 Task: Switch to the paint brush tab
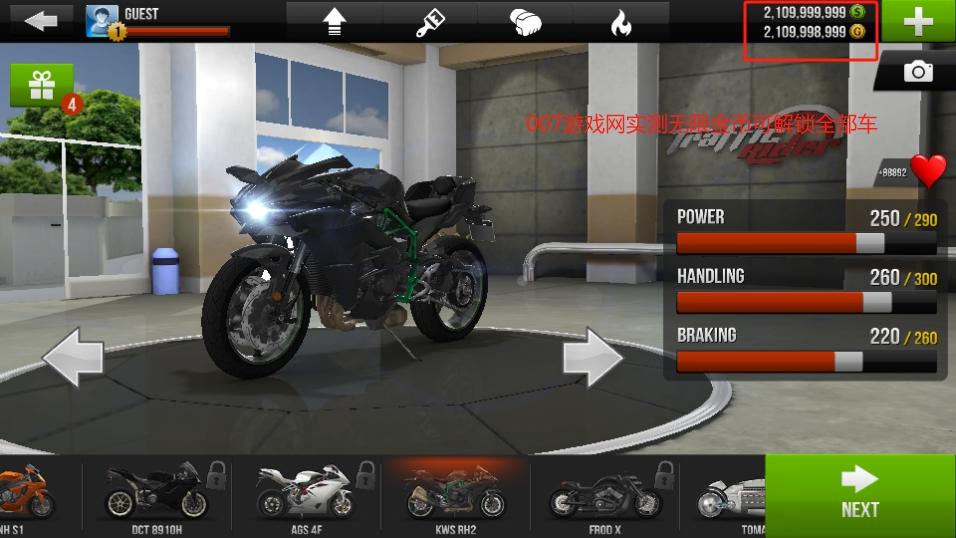coord(431,22)
